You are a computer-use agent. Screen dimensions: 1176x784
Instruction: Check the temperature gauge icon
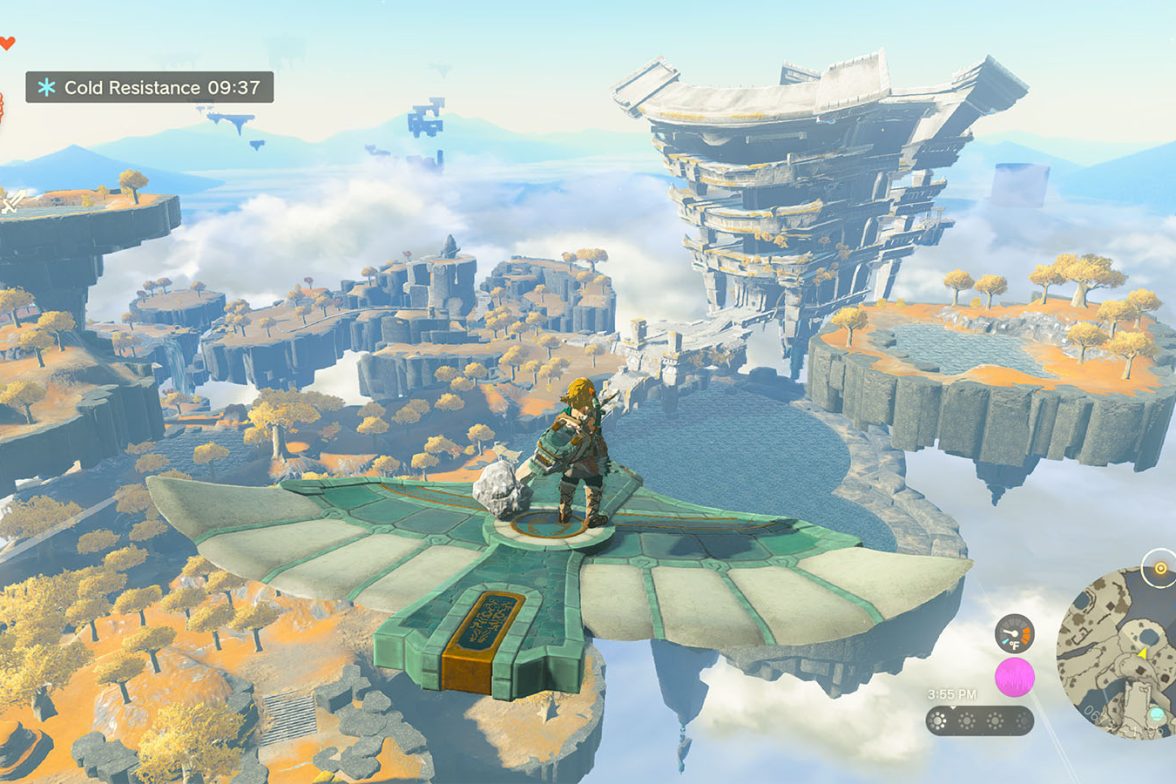point(1014,633)
